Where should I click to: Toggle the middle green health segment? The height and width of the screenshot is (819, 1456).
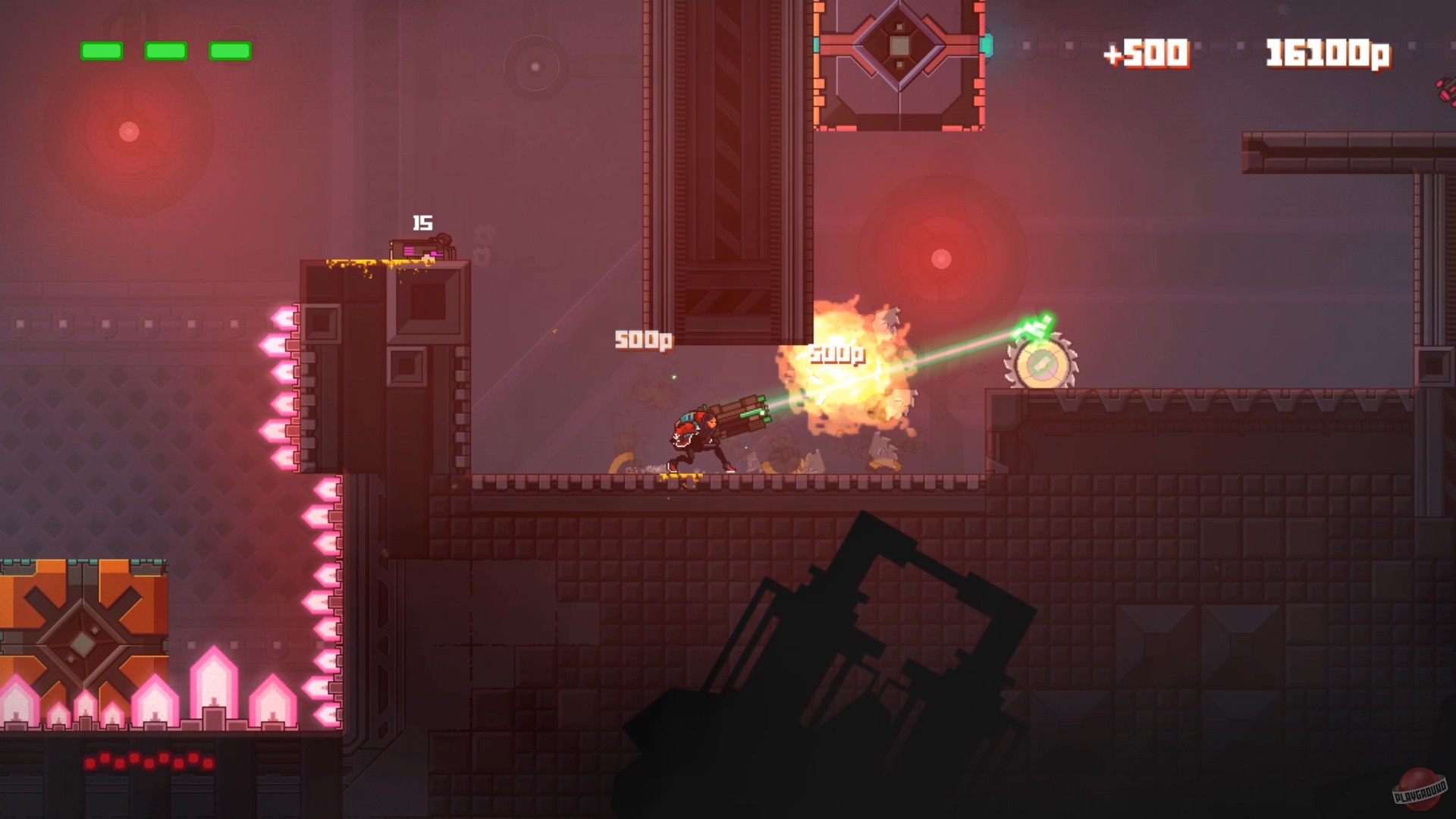(165, 49)
